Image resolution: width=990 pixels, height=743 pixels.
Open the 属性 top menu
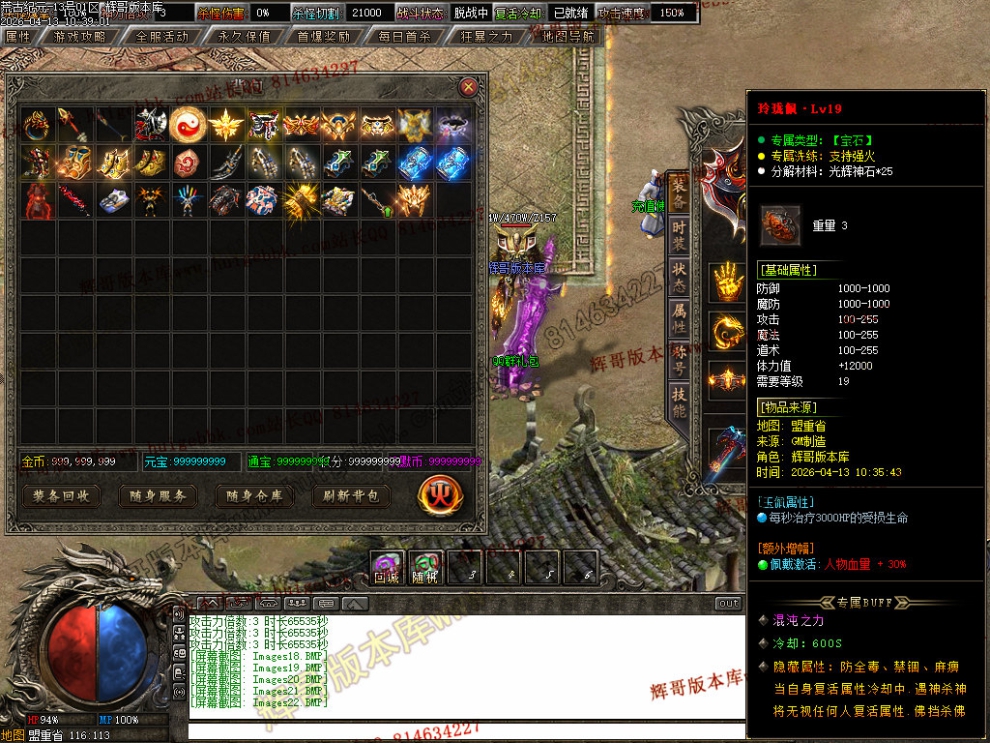point(18,36)
